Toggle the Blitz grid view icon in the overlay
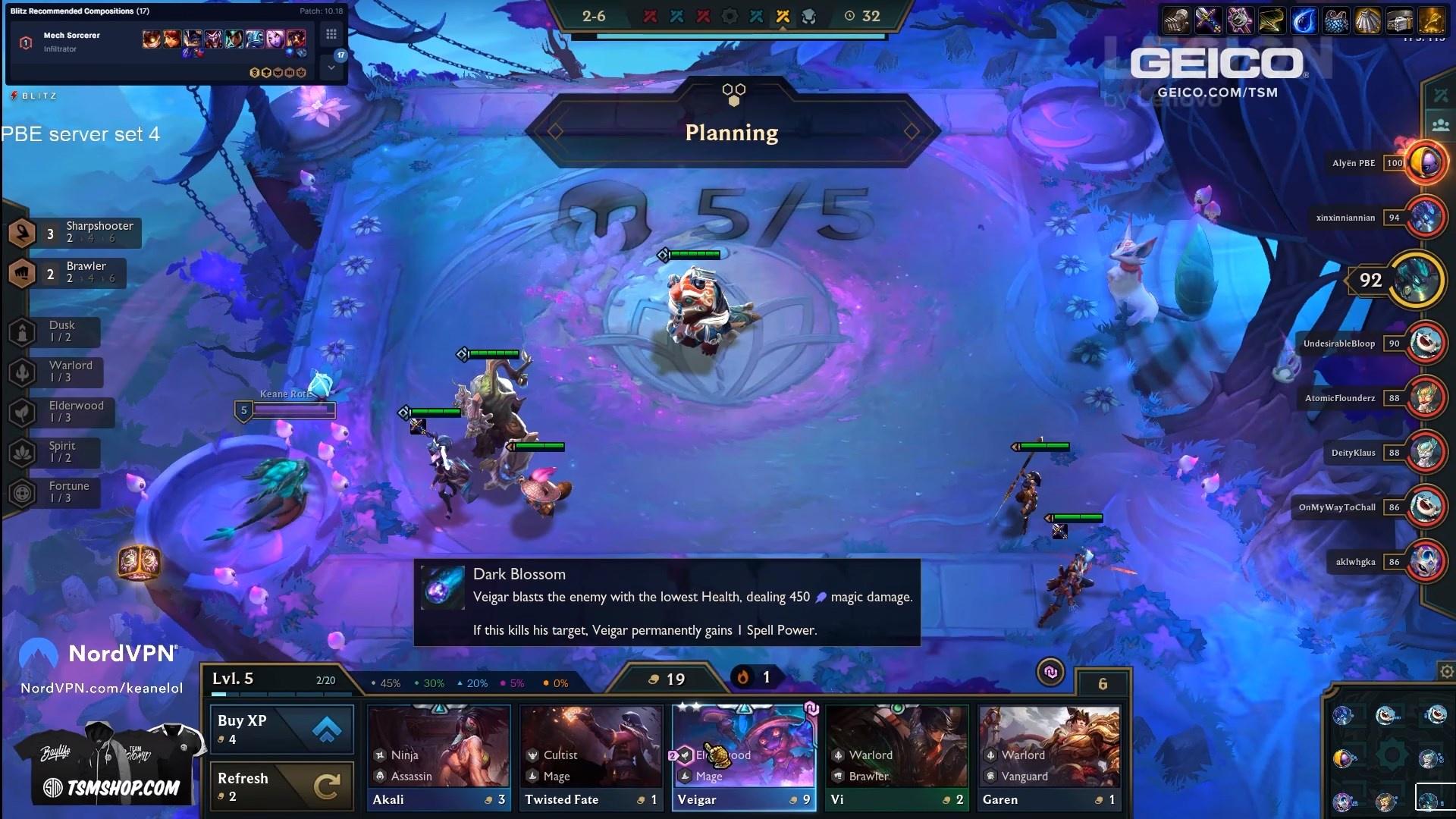 click(x=331, y=33)
